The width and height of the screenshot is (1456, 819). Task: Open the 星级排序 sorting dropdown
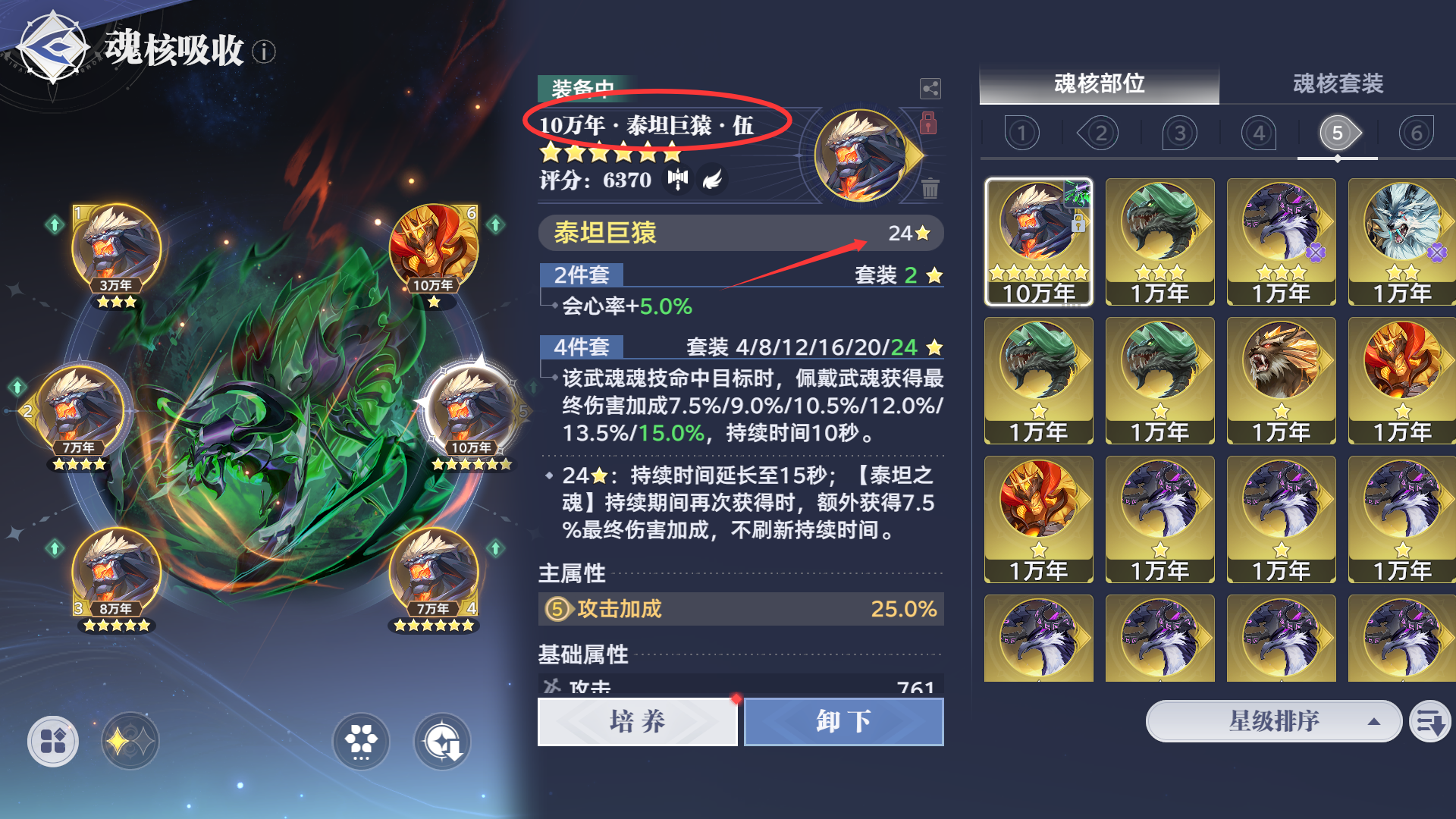coord(1272,721)
